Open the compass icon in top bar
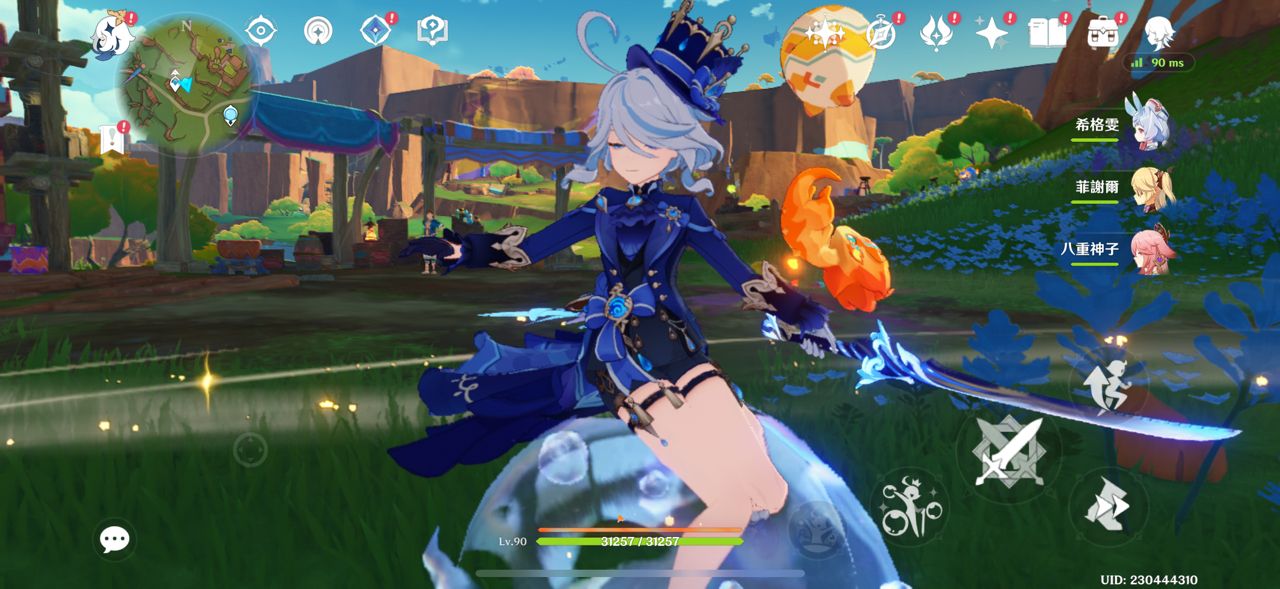The height and width of the screenshot is (589, 1280). click(x=881, y=33)
